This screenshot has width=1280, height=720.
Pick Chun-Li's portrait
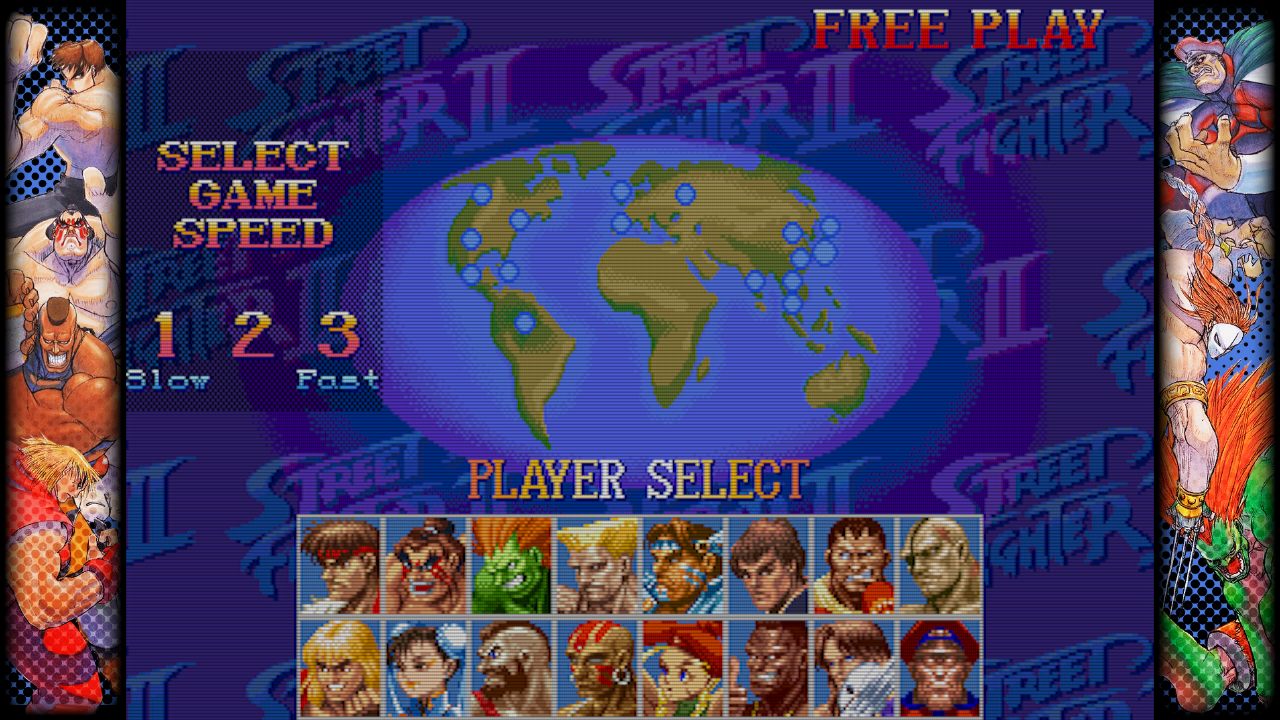click(x=426, y=667)
